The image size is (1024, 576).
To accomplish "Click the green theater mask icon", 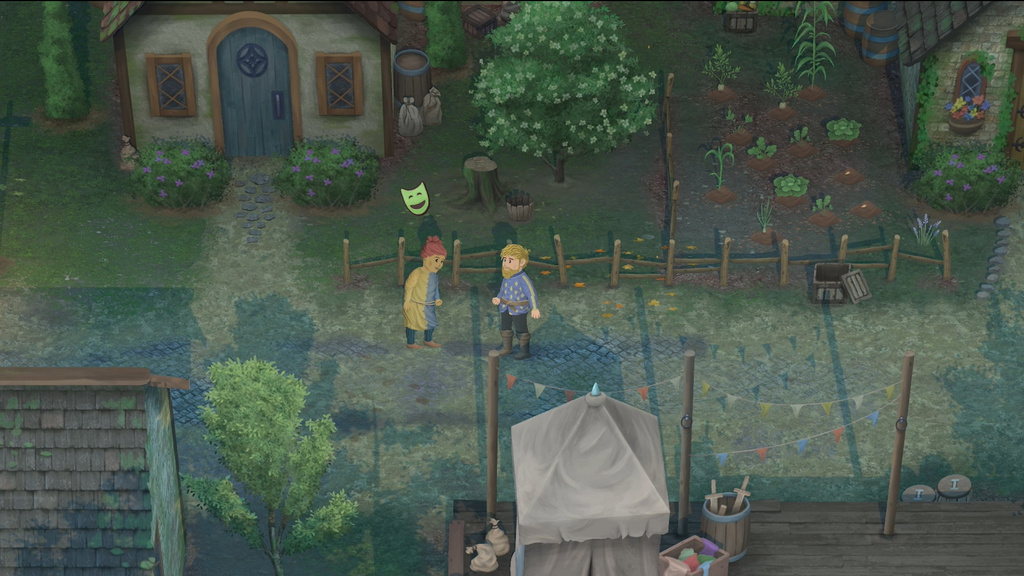I will (x=415, y=198).
